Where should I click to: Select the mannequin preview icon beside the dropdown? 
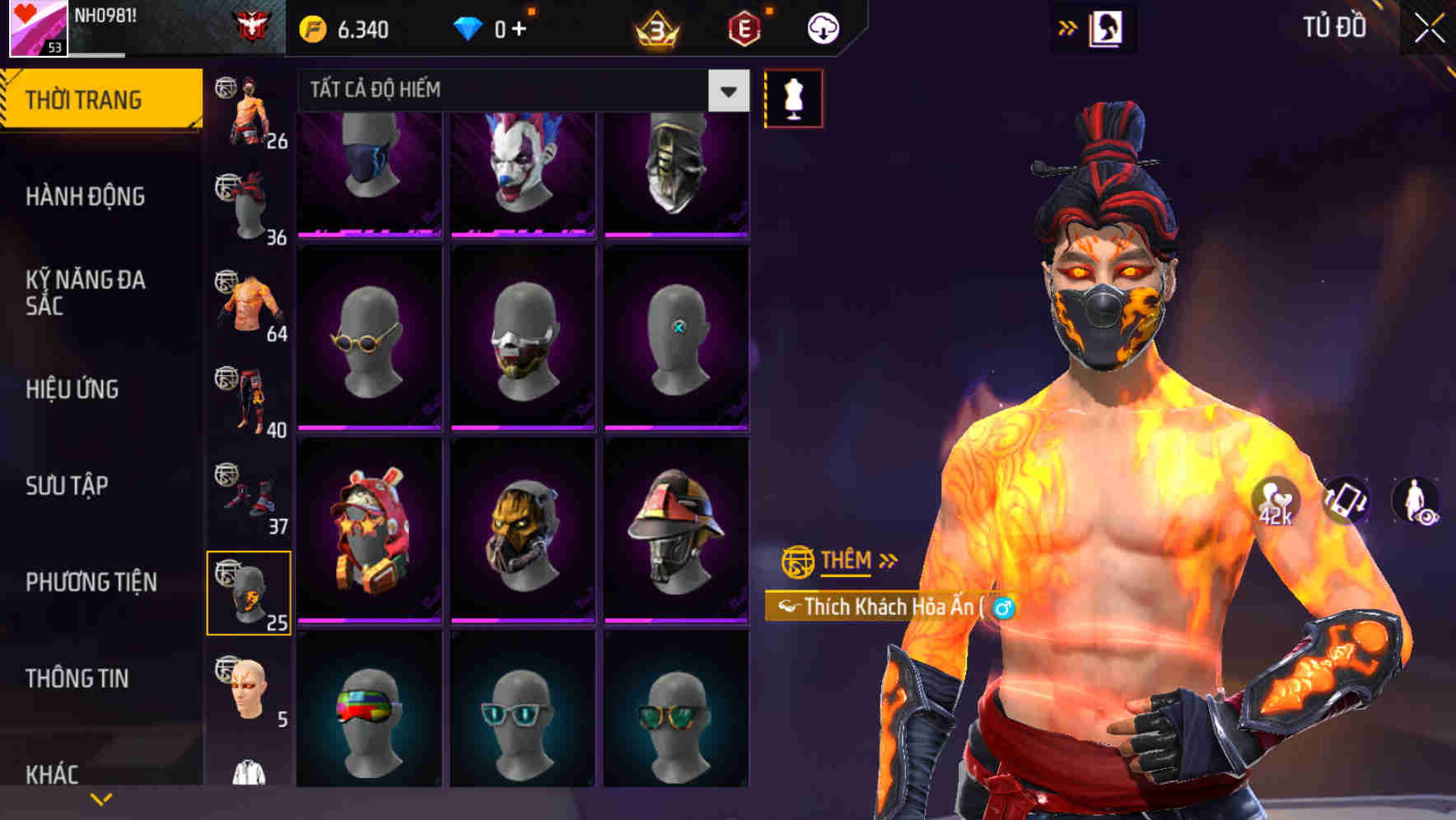pos(793,97)
